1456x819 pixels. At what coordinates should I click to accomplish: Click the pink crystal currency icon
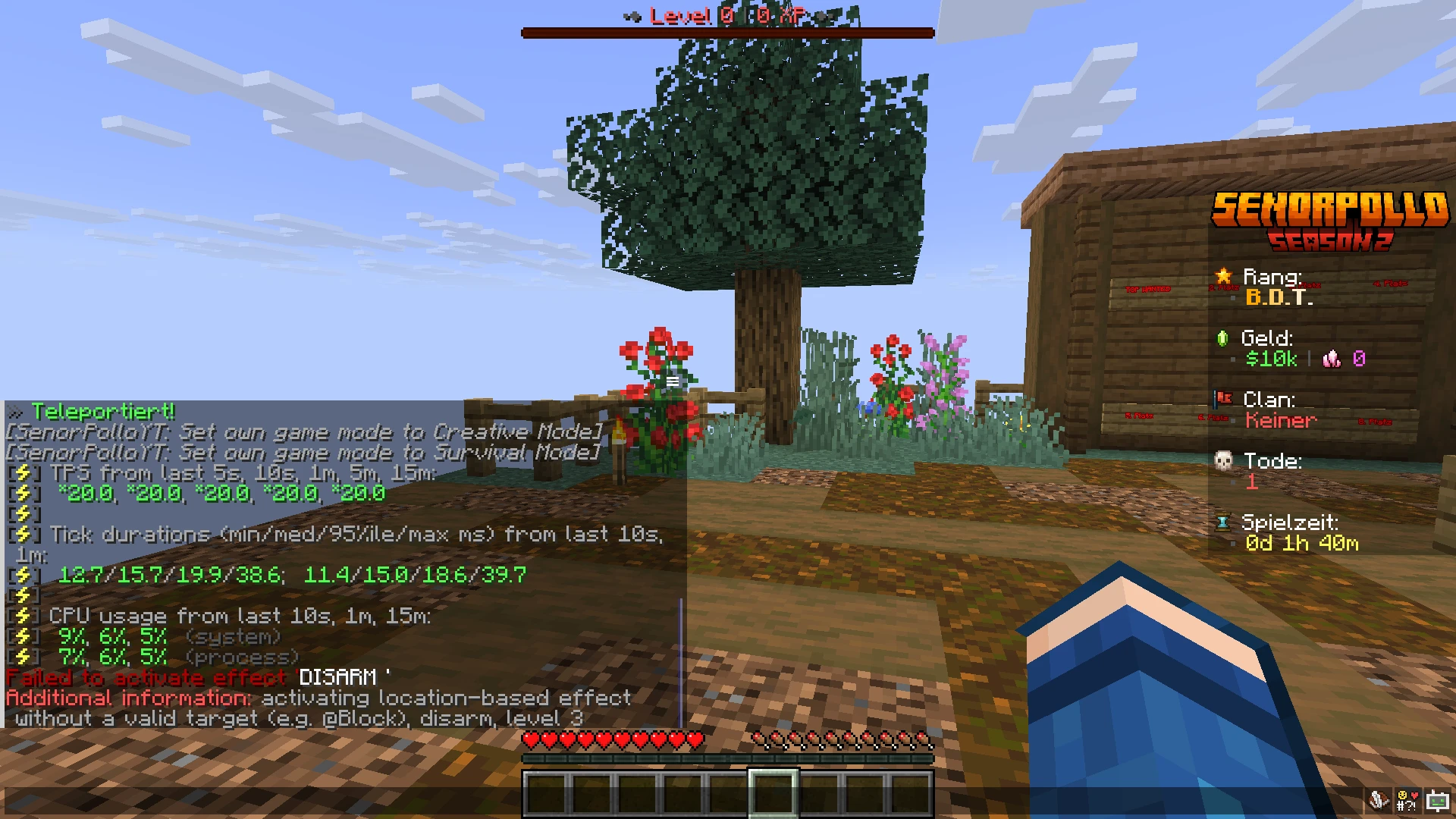click(1332, 359)
